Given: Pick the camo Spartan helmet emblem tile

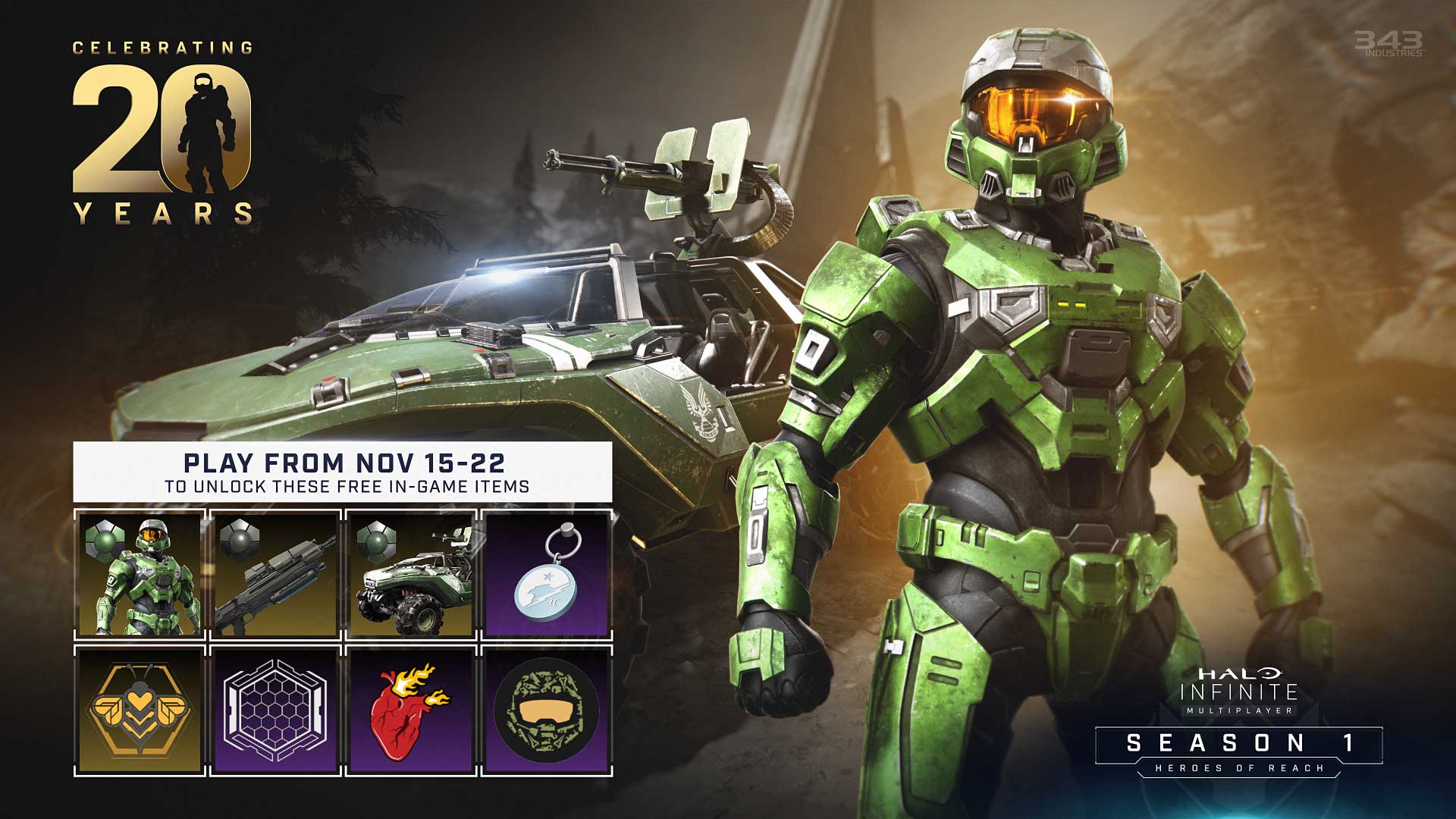Looking at the screenshot, I should (x=546, y=711).
